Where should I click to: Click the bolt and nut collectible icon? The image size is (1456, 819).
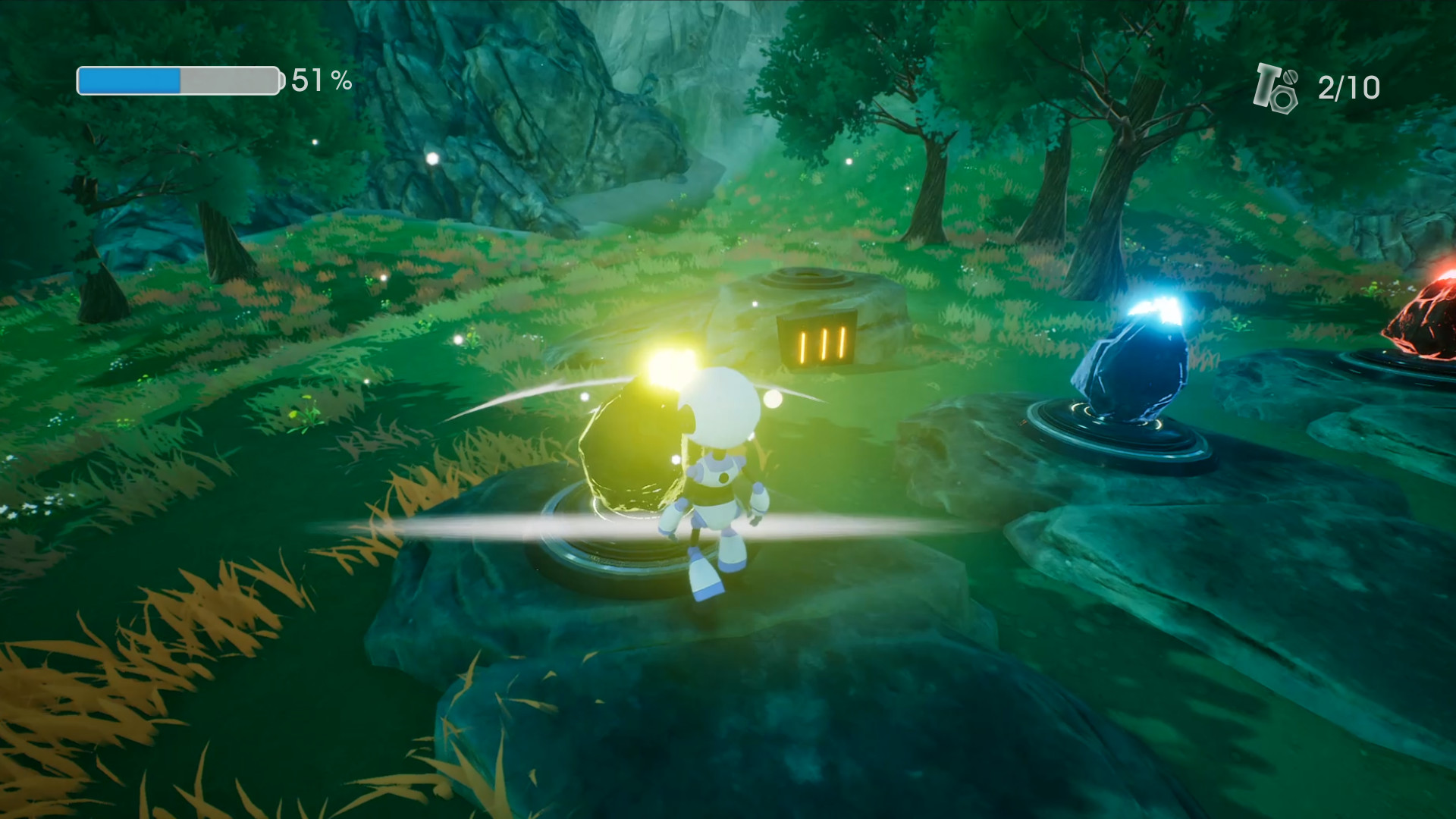1276,86
